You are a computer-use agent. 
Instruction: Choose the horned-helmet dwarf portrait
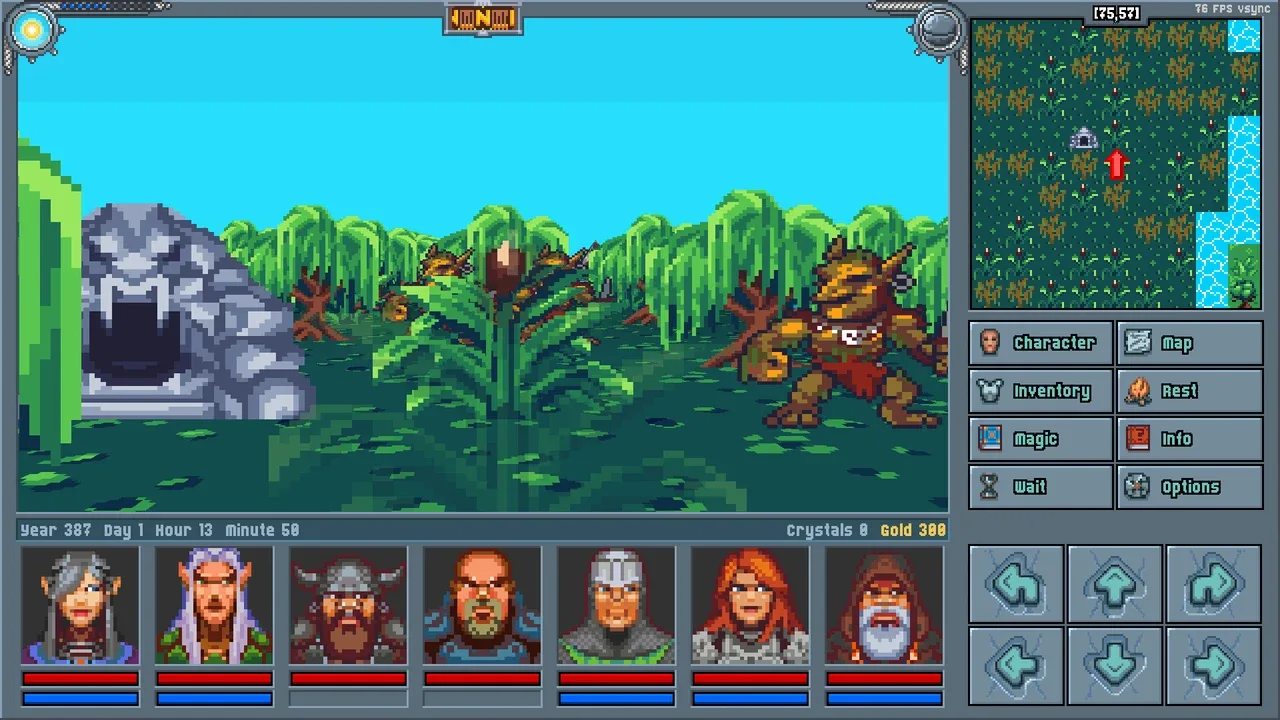click(348, 606)
